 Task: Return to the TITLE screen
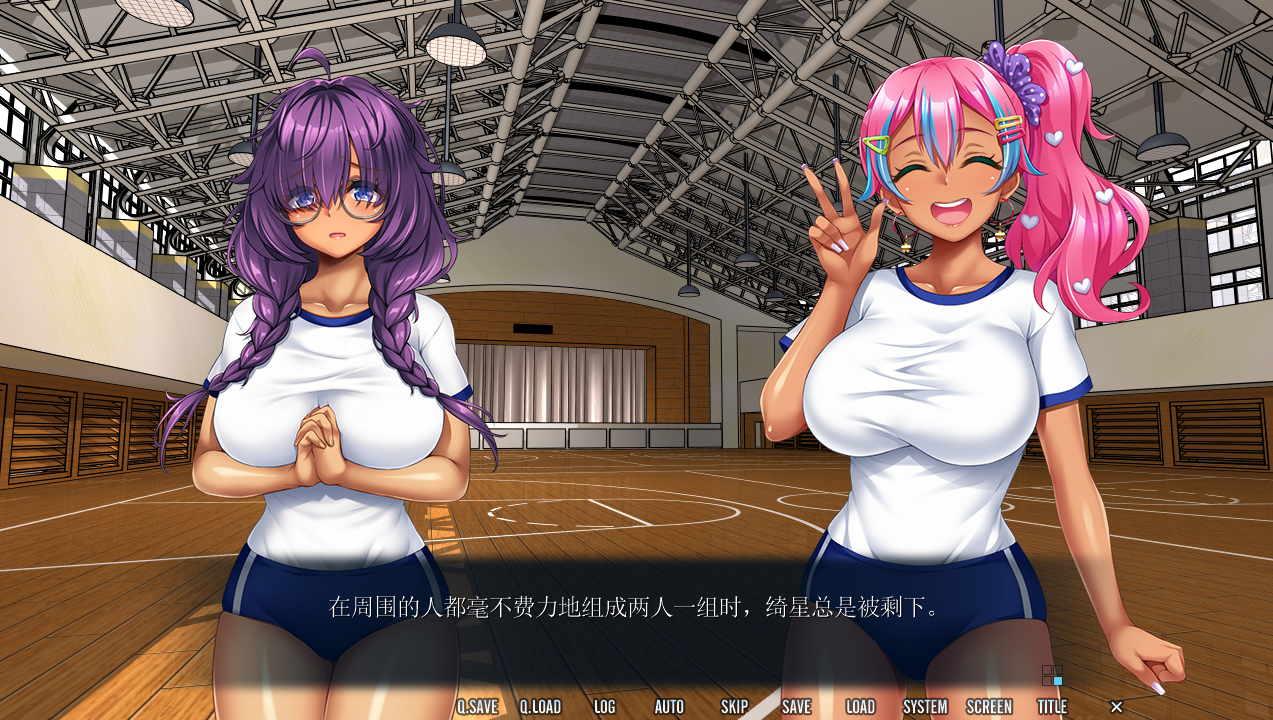(1052, 706)
